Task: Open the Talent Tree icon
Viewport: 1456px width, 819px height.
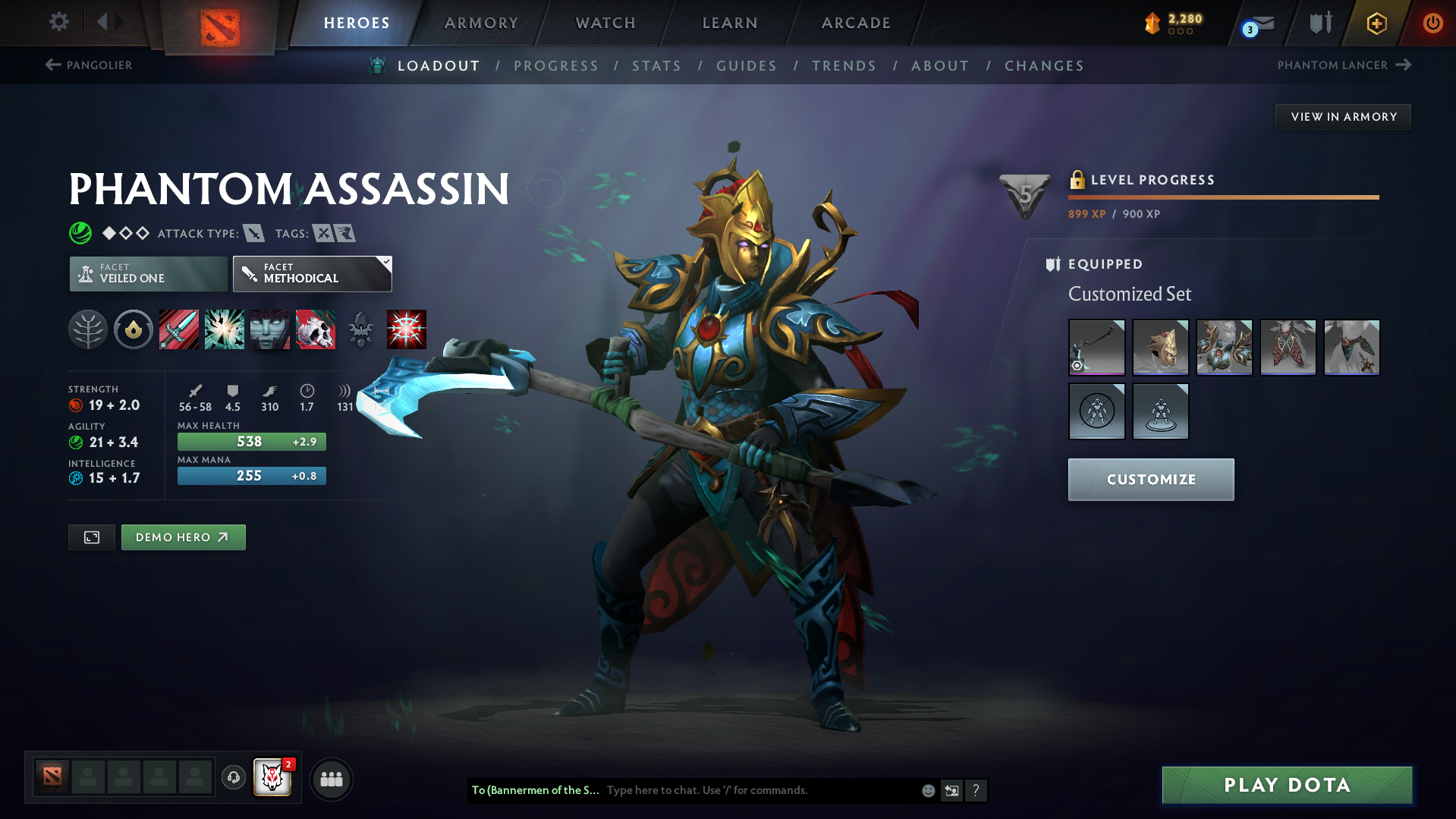Action: click(x=88, y=329)
